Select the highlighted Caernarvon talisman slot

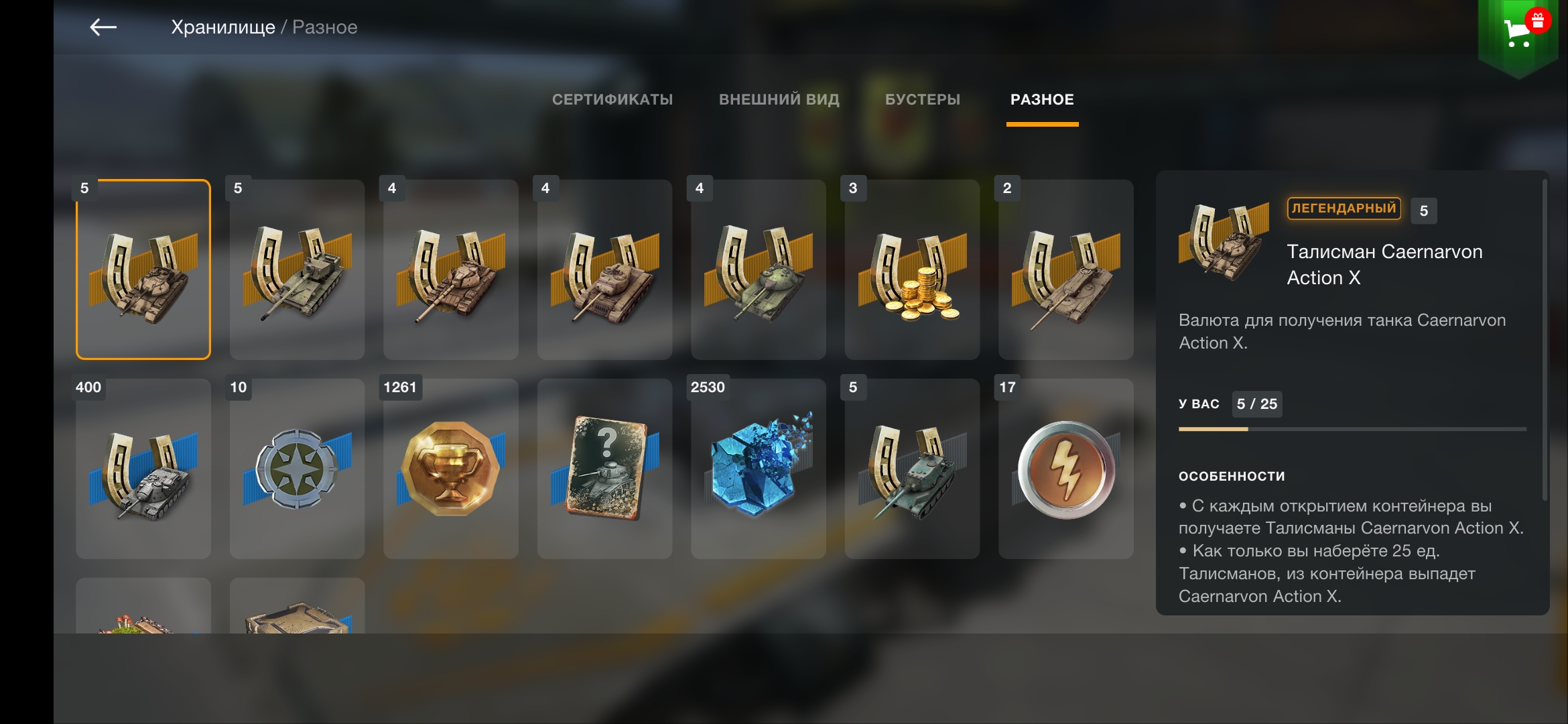tap(143, 269)
